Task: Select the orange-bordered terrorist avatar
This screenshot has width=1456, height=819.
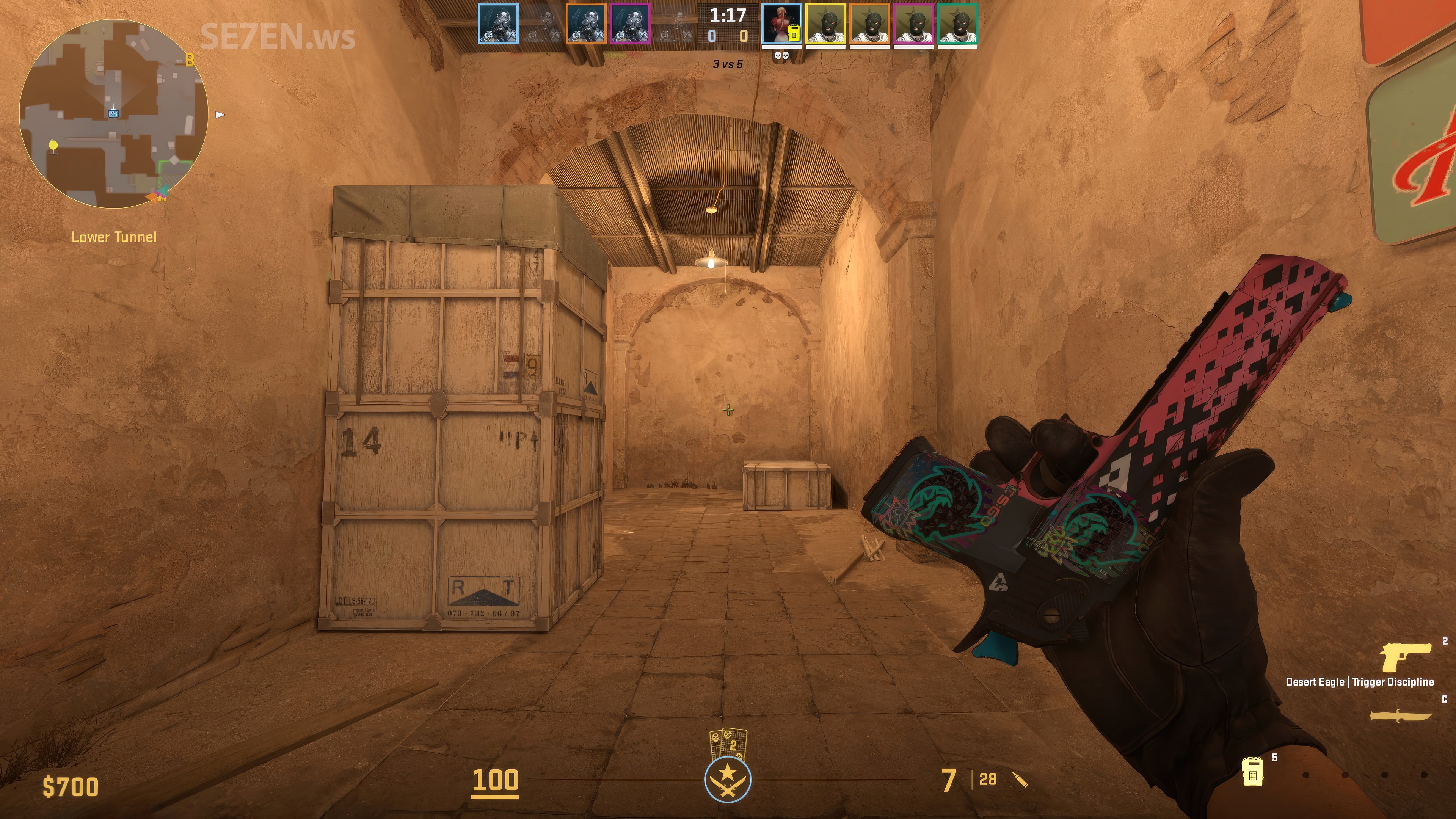Action: click(x=869, y=24)
